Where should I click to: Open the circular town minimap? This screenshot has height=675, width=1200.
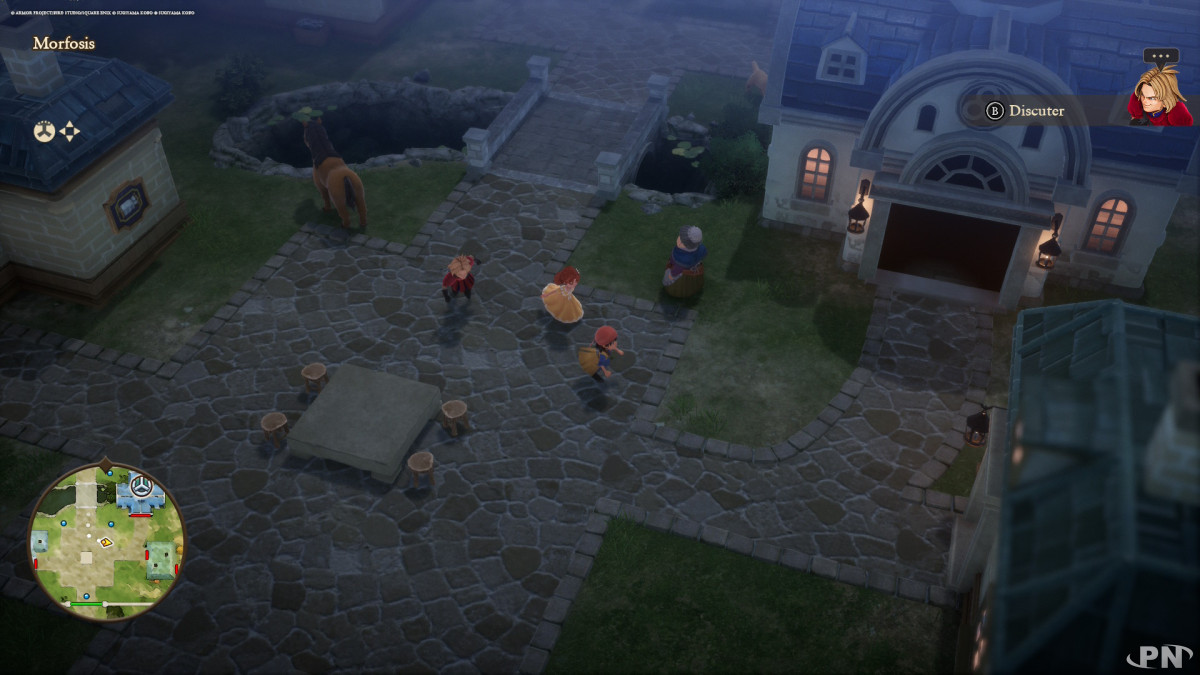coord(106,541)
